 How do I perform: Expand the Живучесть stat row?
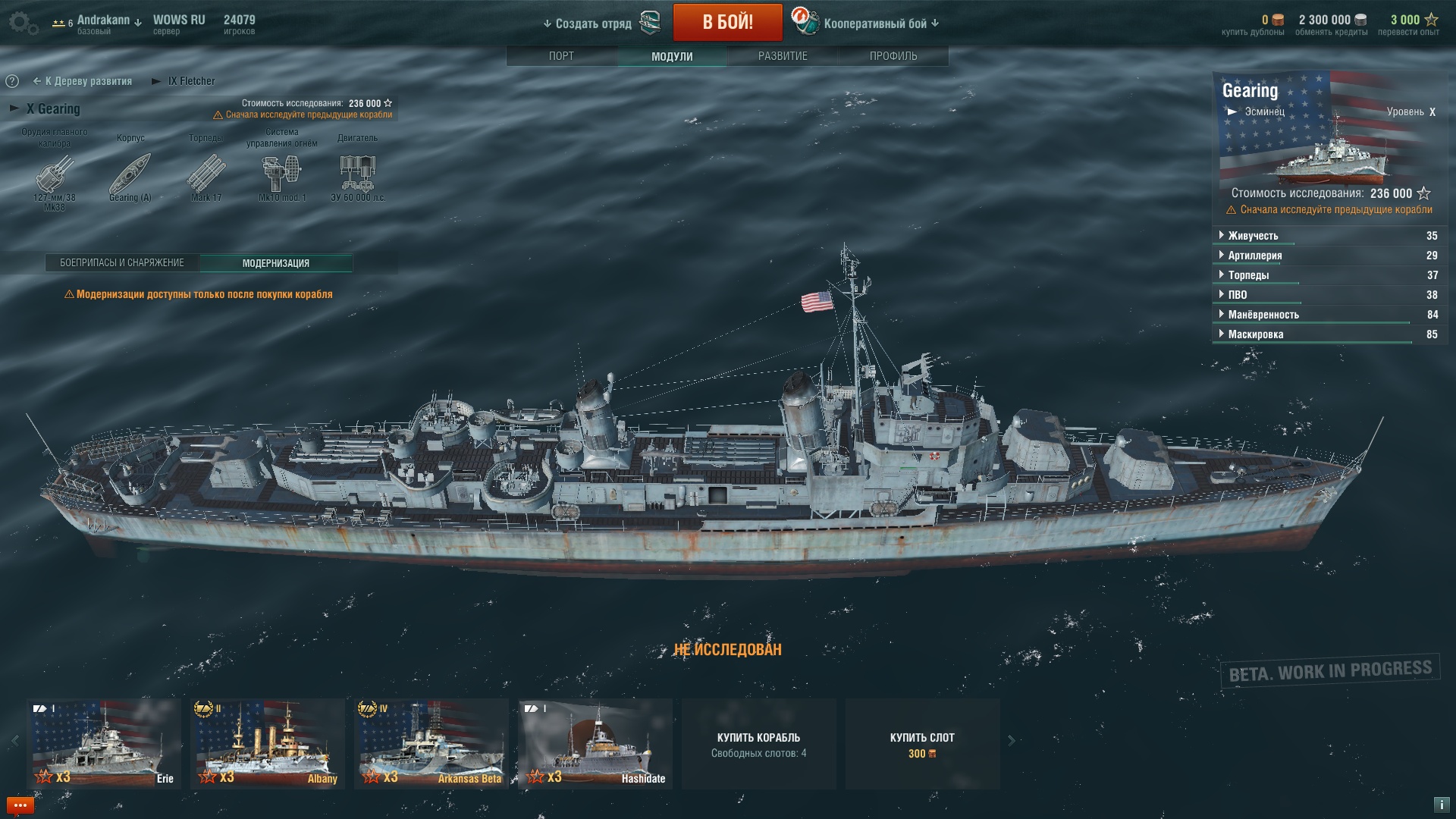[1253, 236]
